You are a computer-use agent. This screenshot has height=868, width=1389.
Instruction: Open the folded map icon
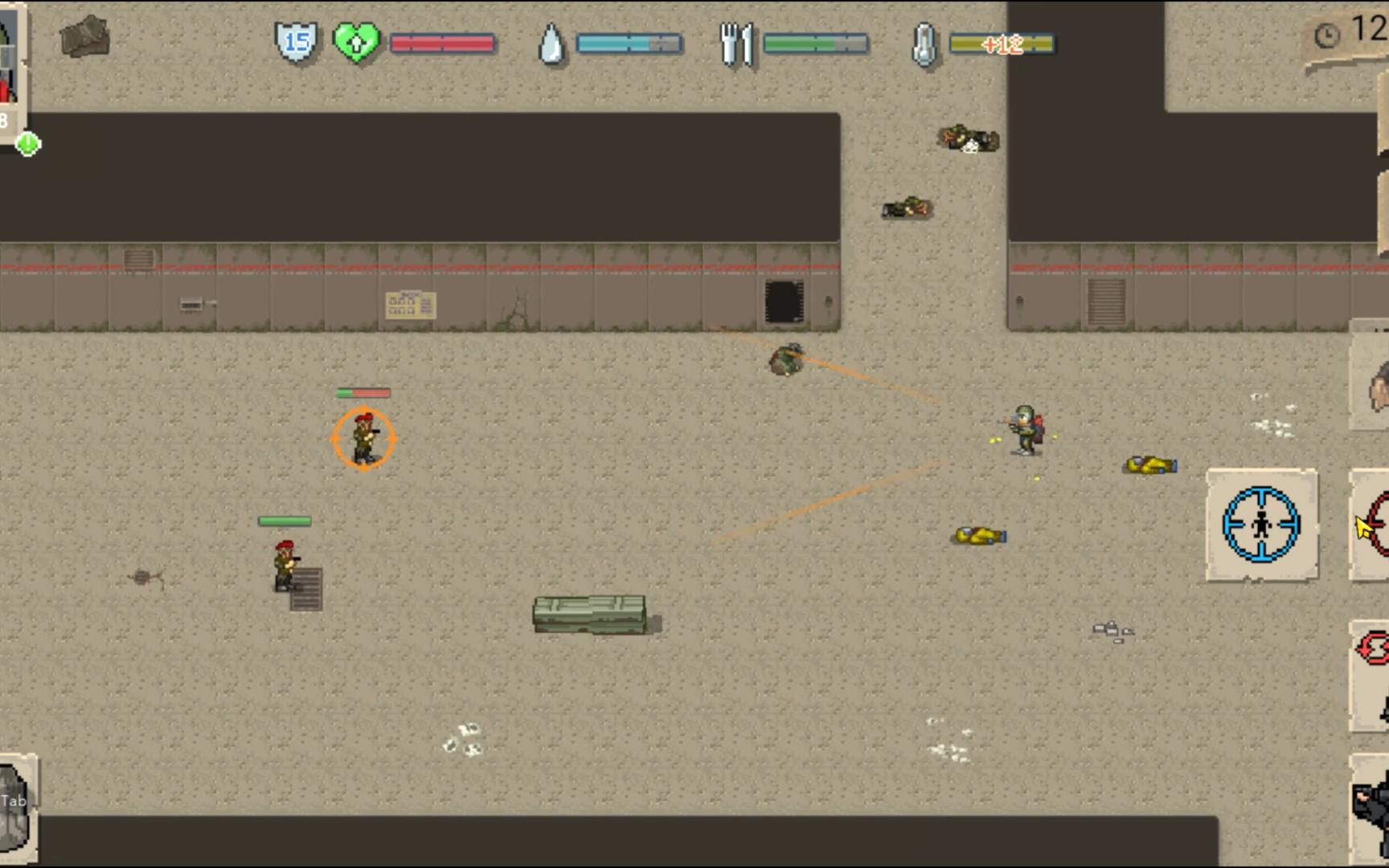tap(84, 37)
